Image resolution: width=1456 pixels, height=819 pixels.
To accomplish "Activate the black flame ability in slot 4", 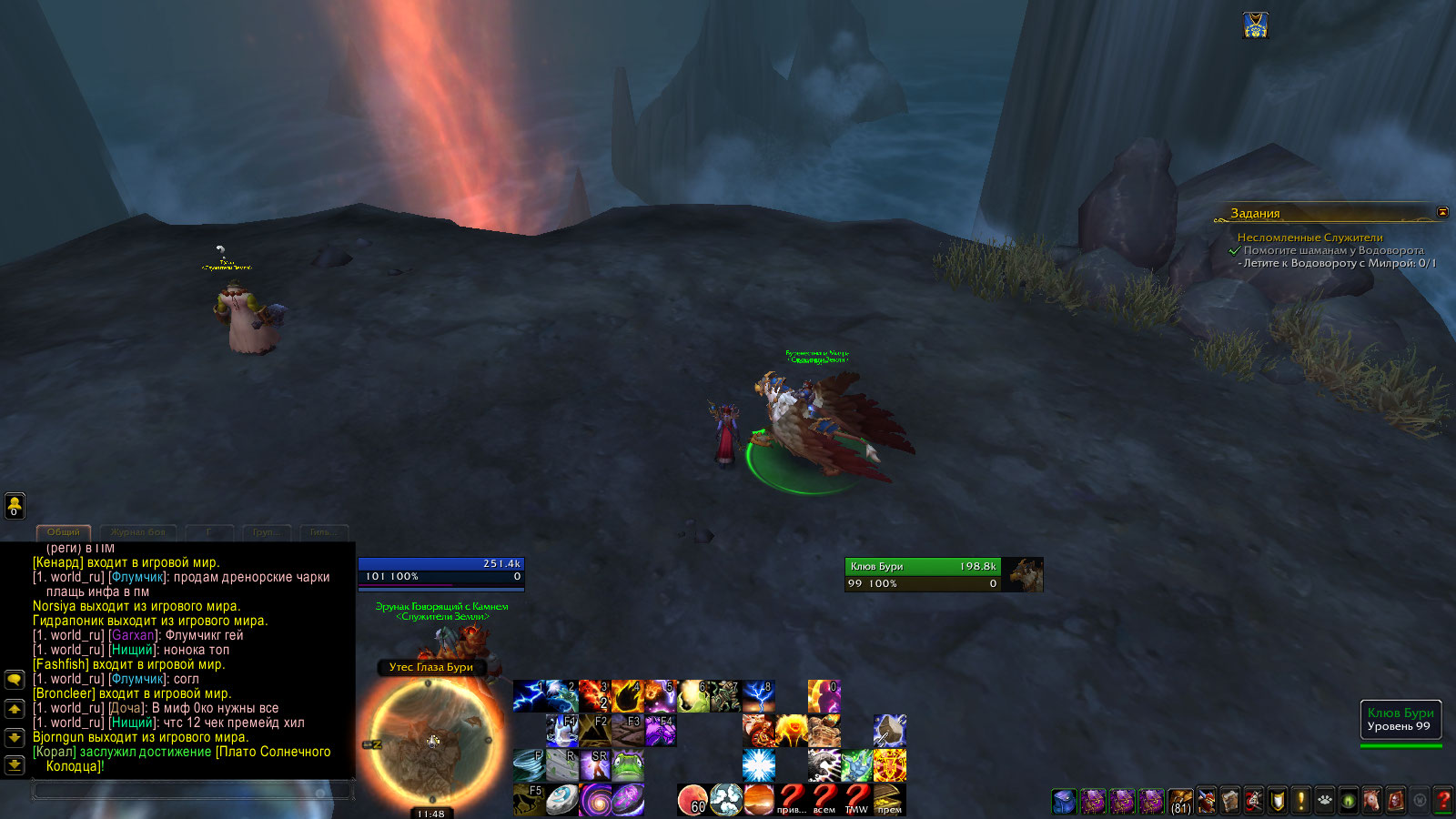I will pos(627,696).
